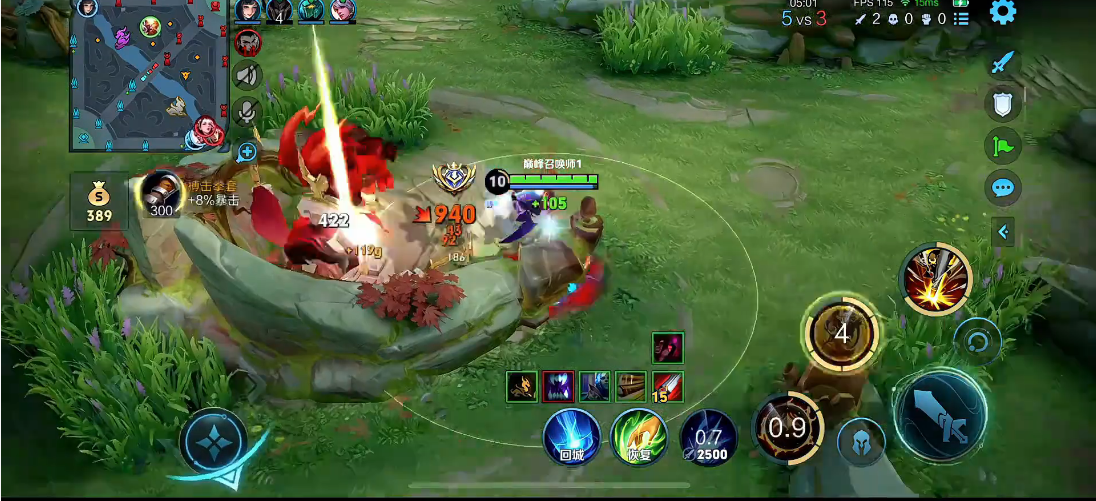1096x501 pixels.
Task: Toggle the muted speaker button
Action: point(247,75)
